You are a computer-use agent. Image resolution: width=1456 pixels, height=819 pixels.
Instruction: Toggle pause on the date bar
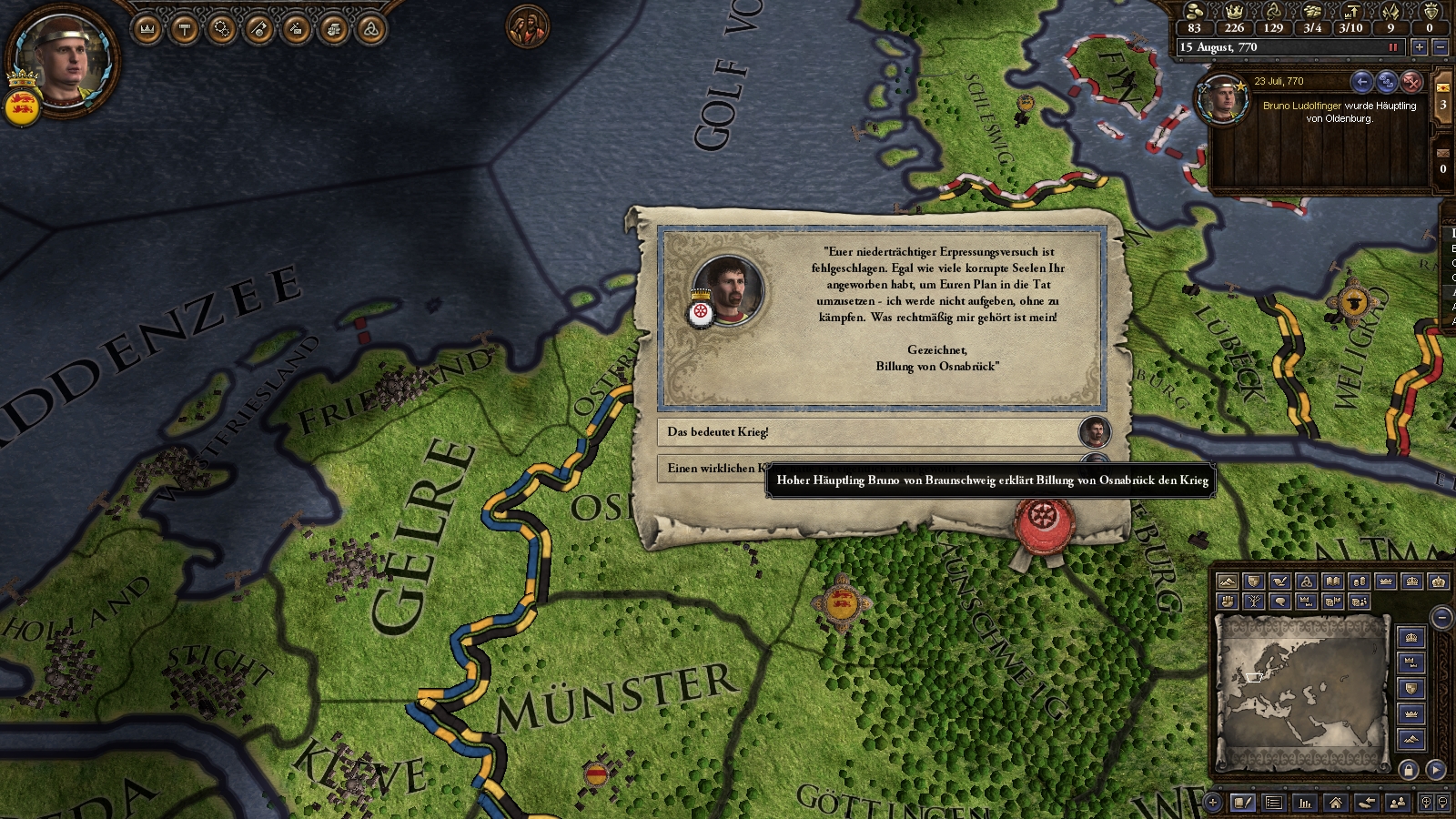1392,47
